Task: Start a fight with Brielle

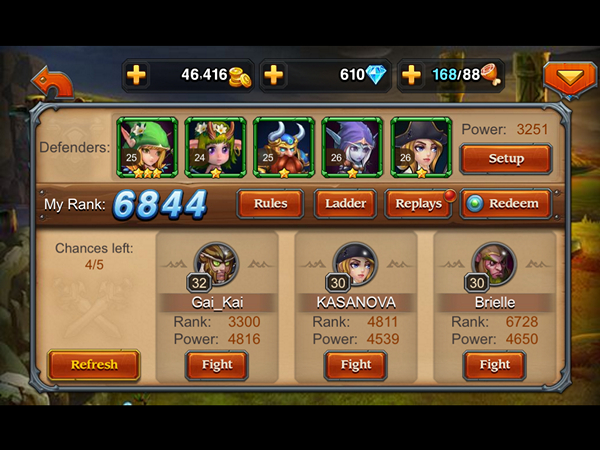Action: pyautogui.click(x=494, y=365)
